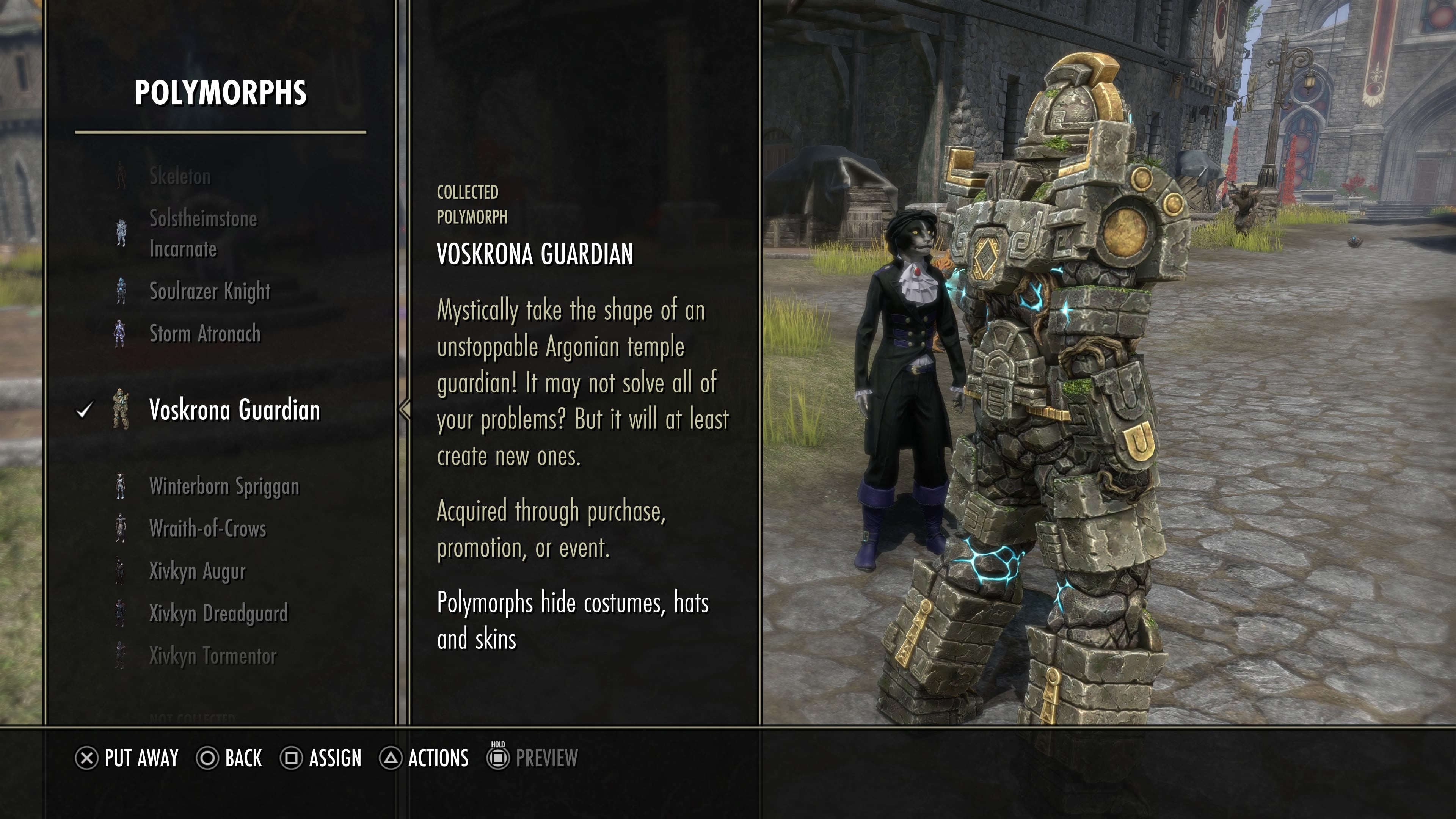Choose Xivkyn Tormentor in the list
The height and width of the screenshot is (819, 1456).
(212, 656)
